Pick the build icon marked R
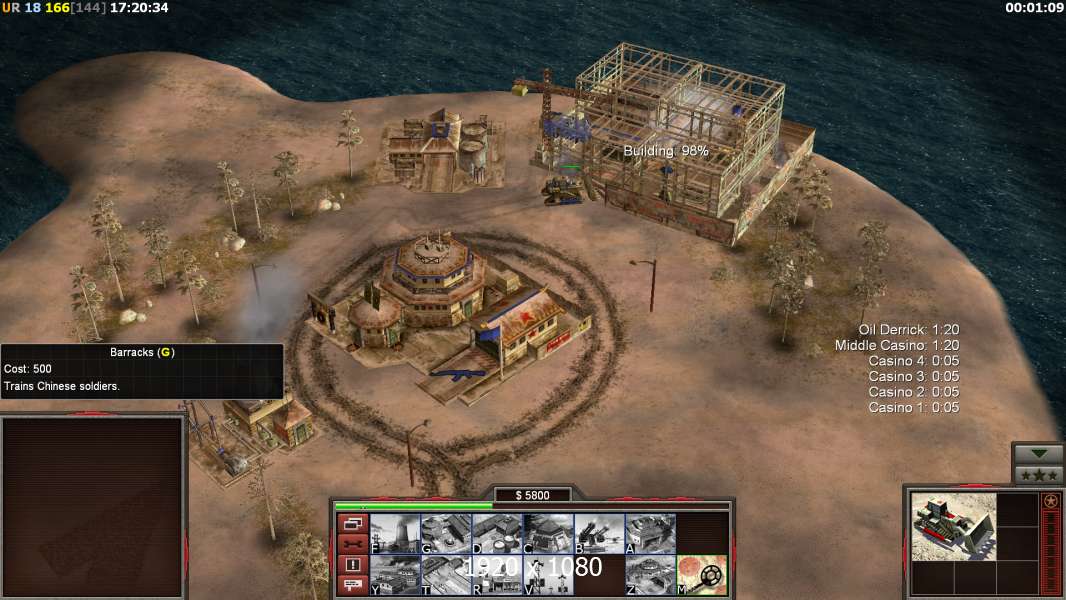 tap(497, 575)
